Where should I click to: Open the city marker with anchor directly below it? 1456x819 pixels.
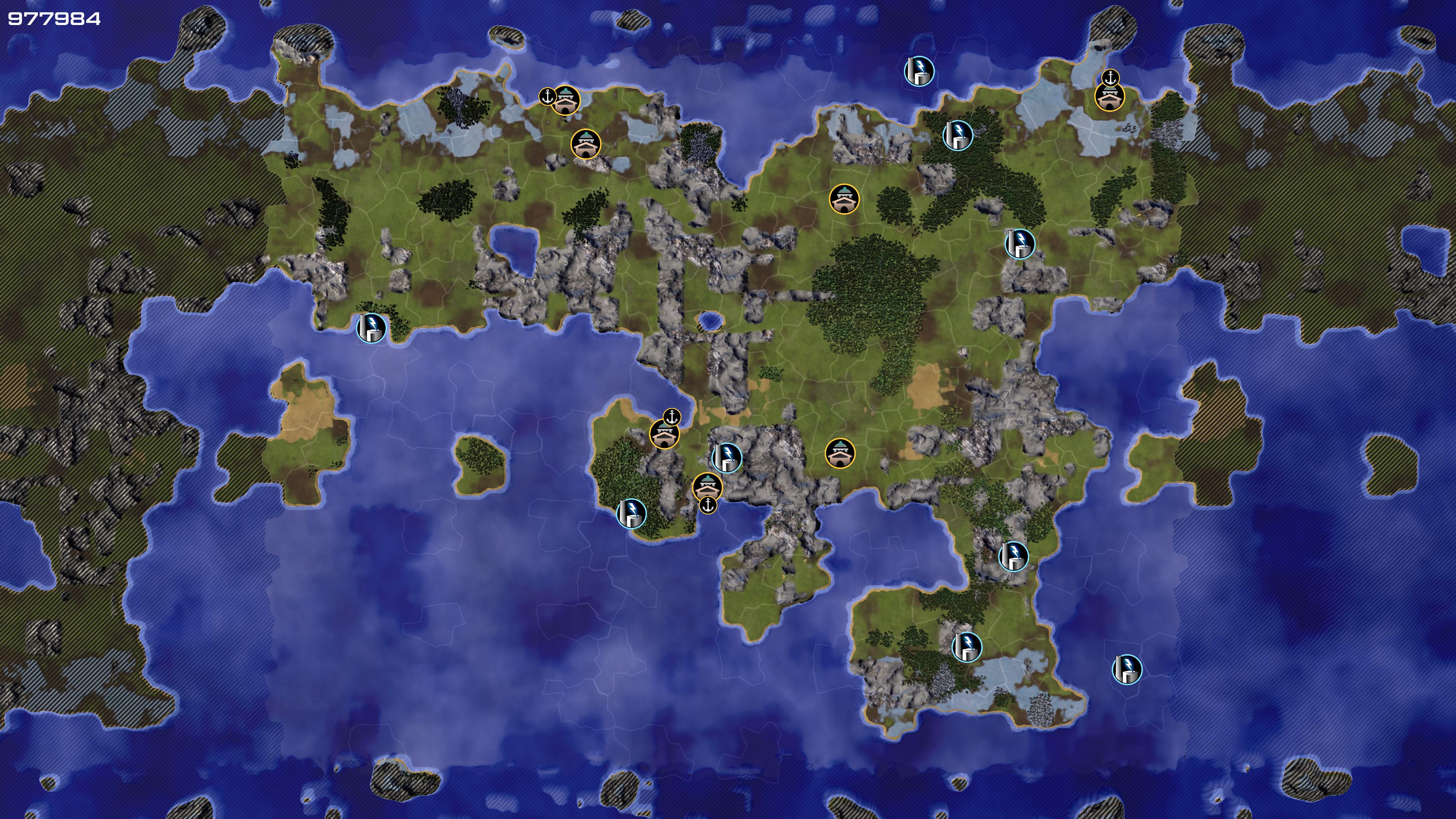coord(707,486)
